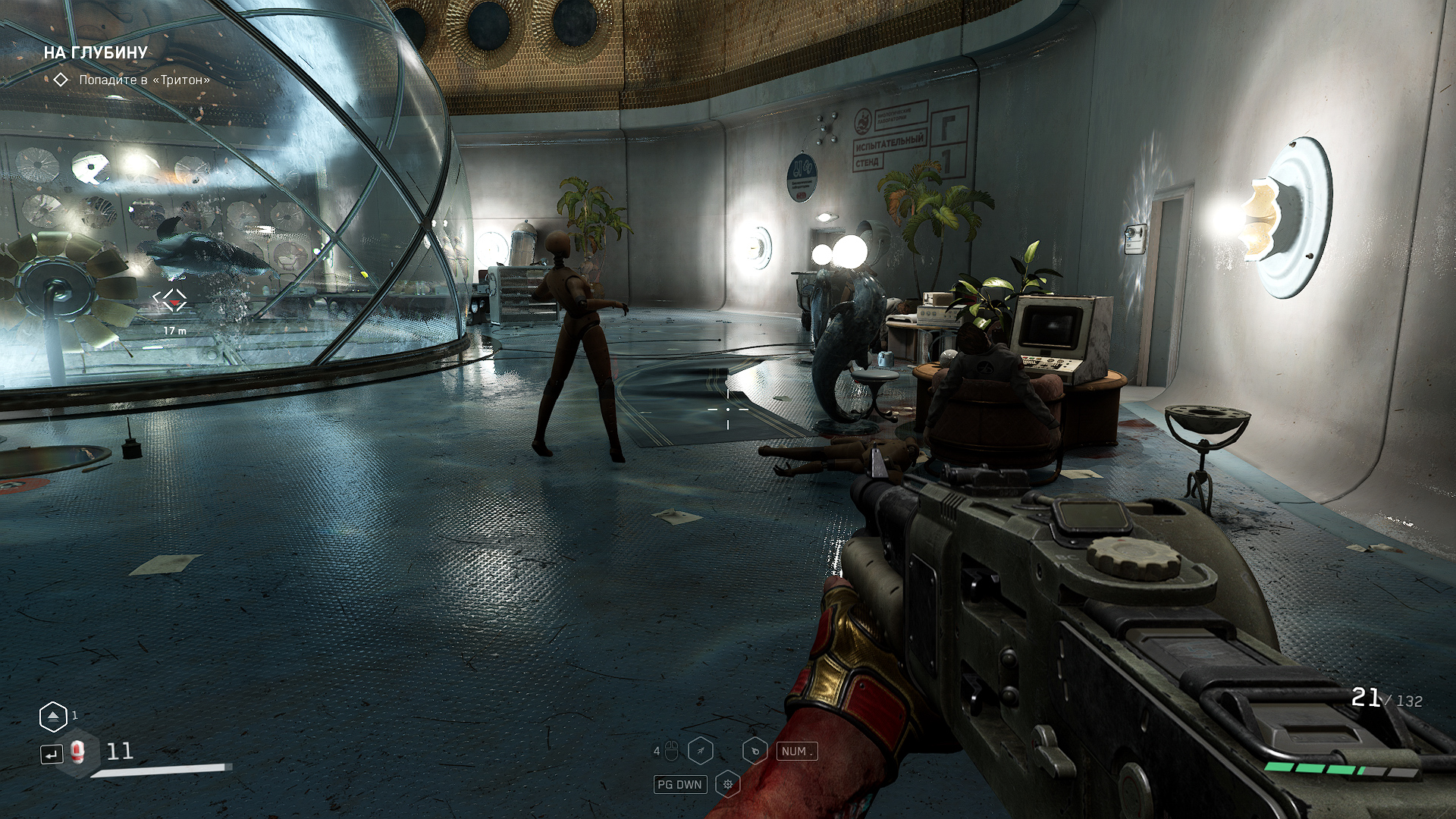Activate the spiked gear ability hexagon
Viewport: 1456px width, 819px height.
point(727,784)
